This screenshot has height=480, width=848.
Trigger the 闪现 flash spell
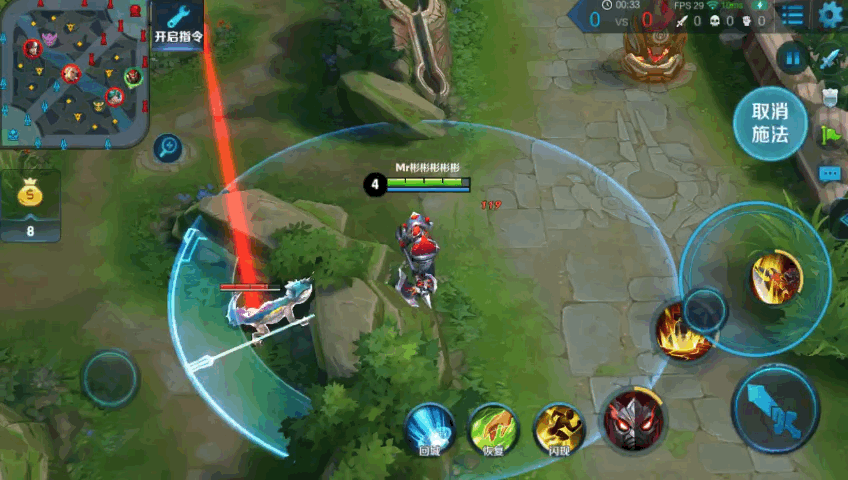[559, 428]
